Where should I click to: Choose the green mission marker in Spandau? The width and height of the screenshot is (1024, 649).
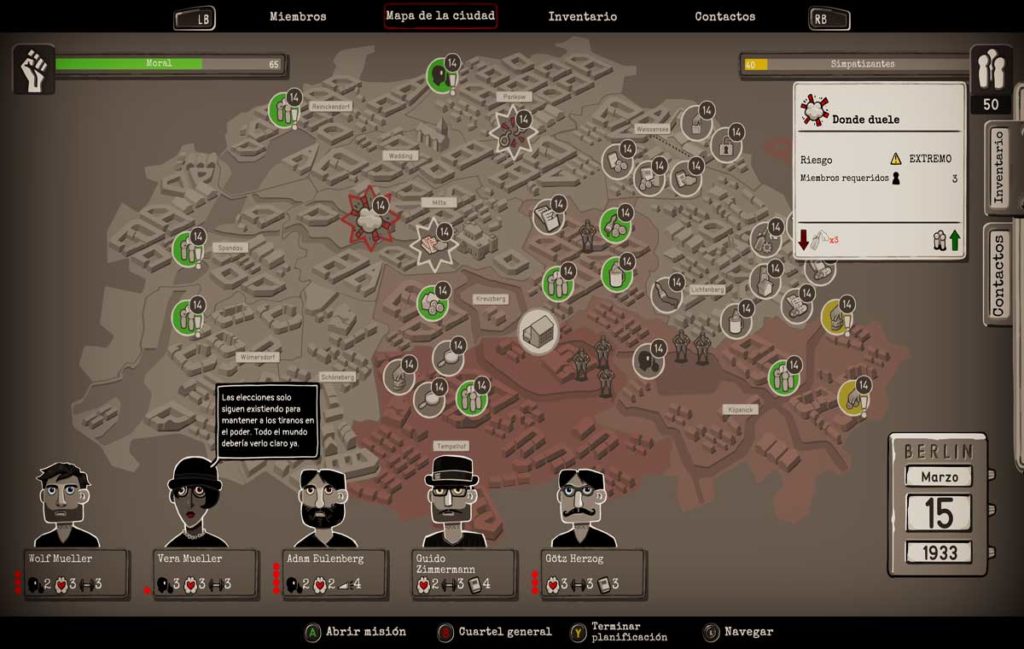point(186,249)
